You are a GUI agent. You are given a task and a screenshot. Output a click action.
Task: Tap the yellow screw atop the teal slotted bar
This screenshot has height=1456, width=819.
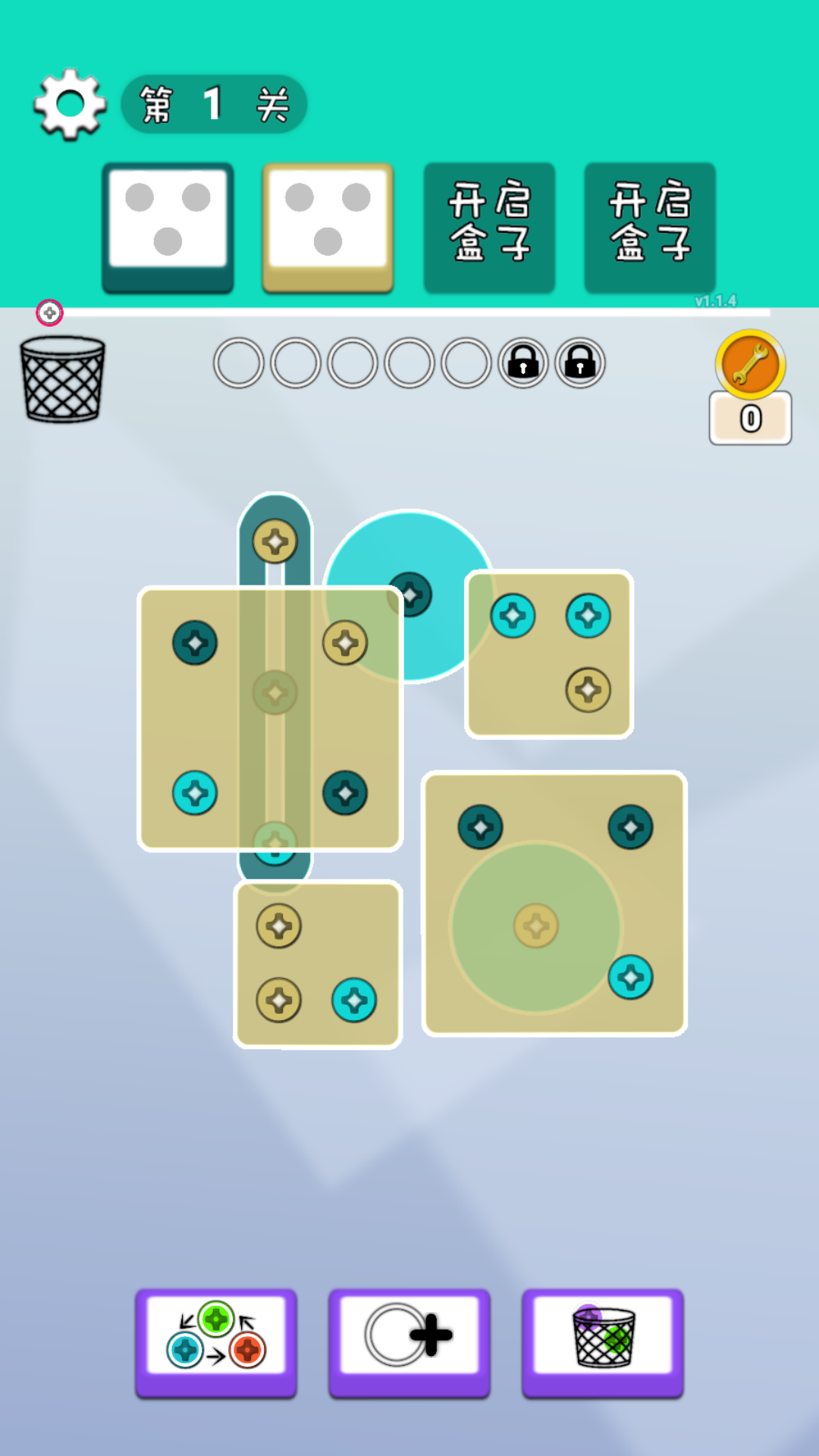click(275, 541)
